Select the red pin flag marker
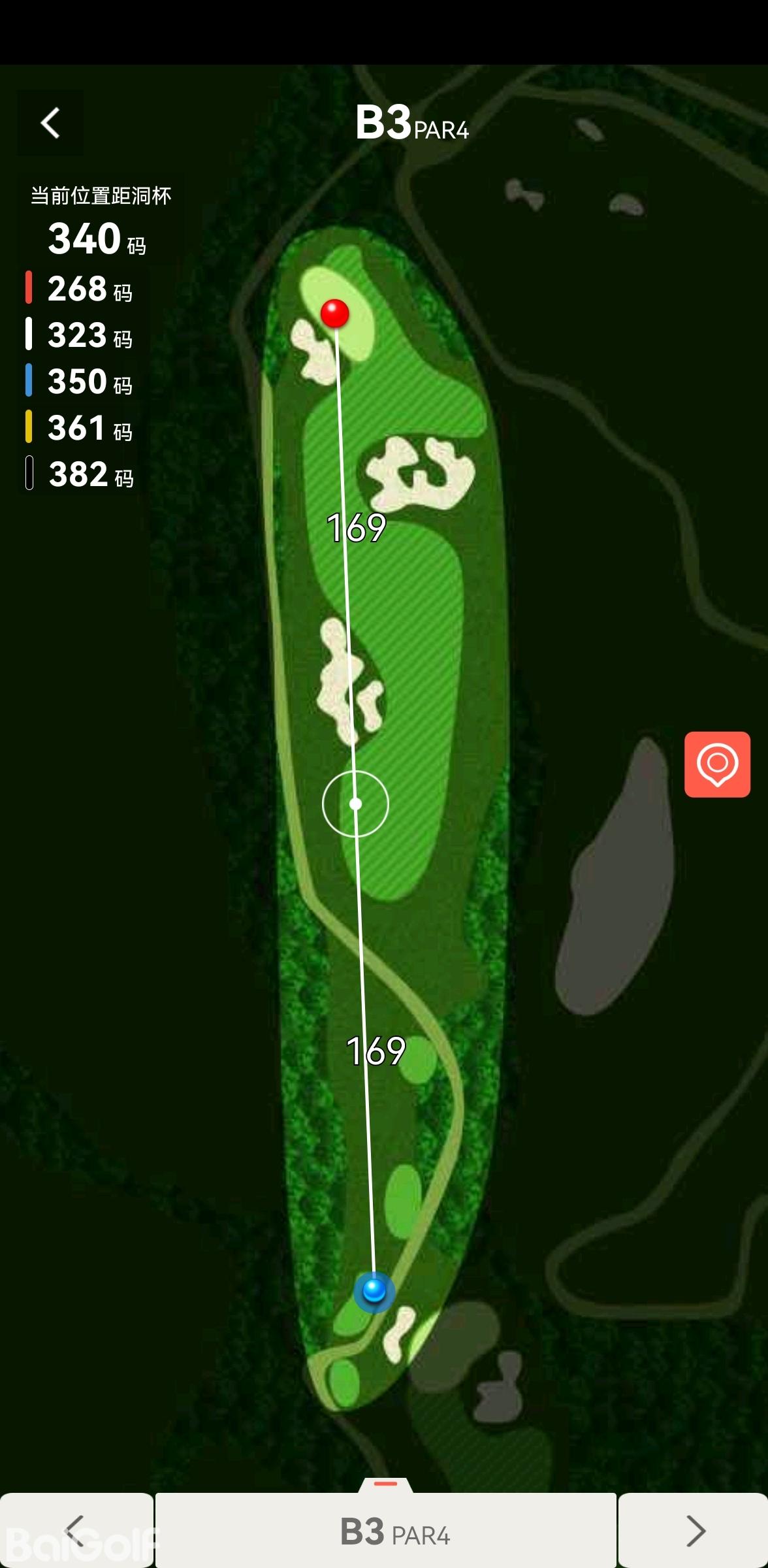Image resolution: width=768 pixels, height=1568 pixels. pyautogui.click(x=335, y=313)
